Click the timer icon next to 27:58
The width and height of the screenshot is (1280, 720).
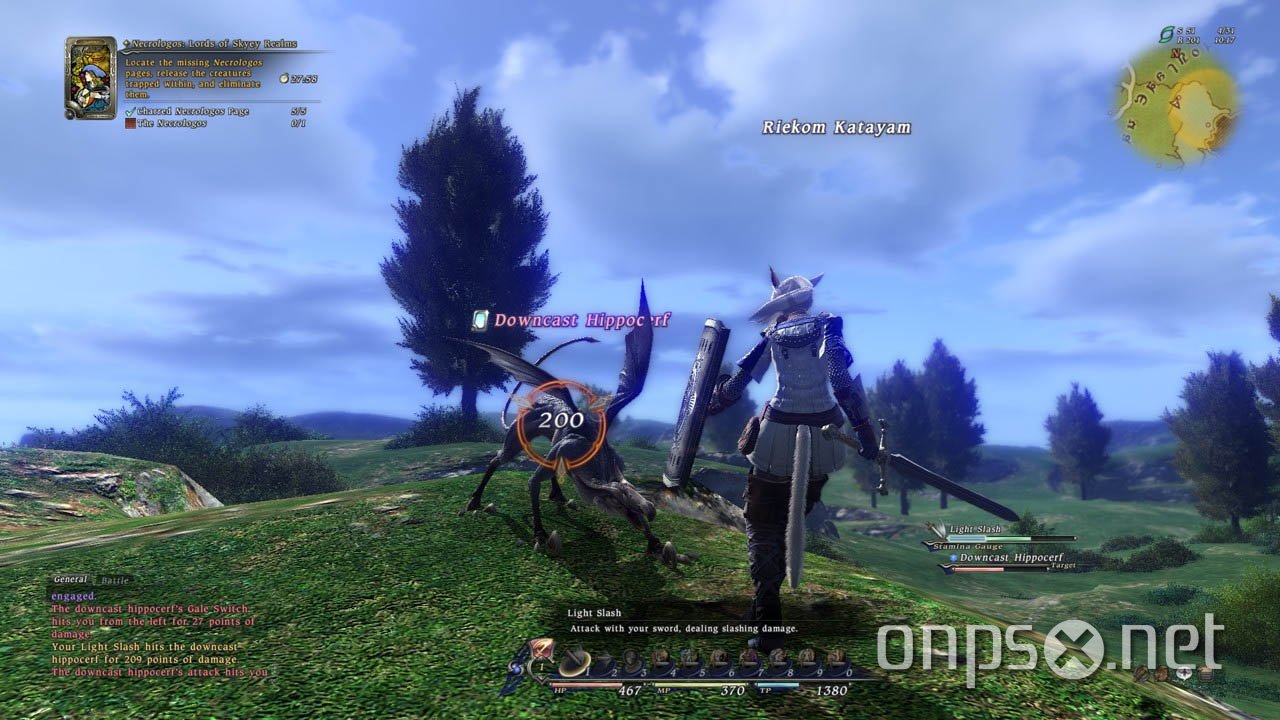(x=284, y=79)
